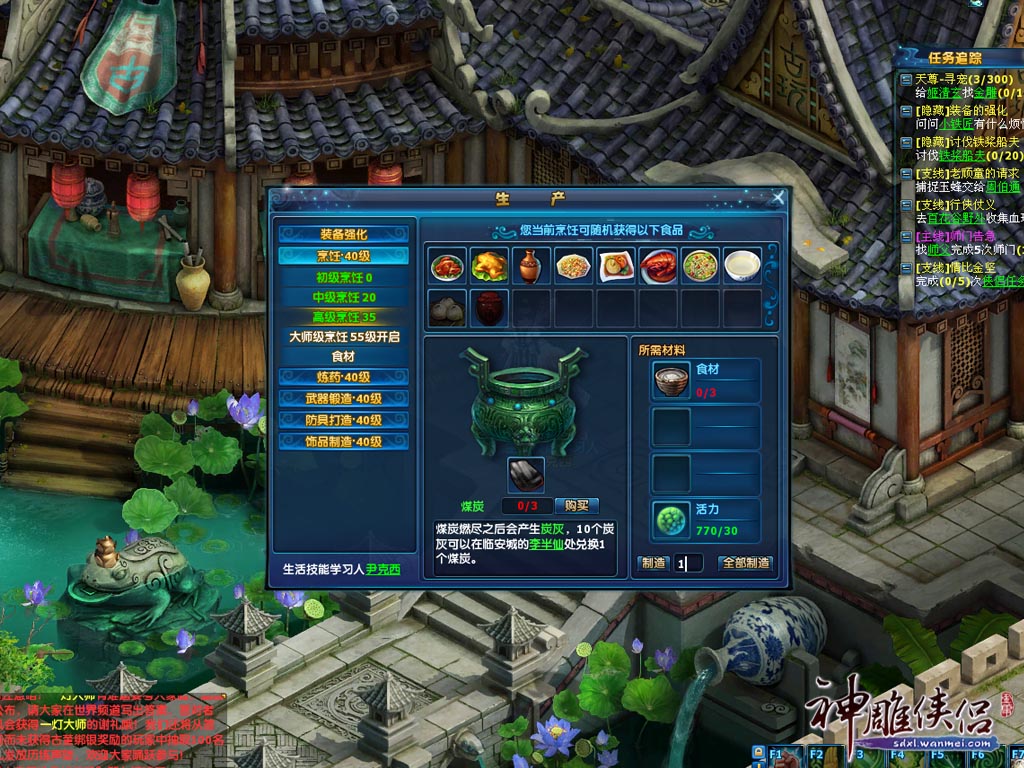Viewport: 1024px width, 768px height.
Task: Open the 装备强化 equipment enhancement category
Action: pyautogui.click(x=343, y=234)
